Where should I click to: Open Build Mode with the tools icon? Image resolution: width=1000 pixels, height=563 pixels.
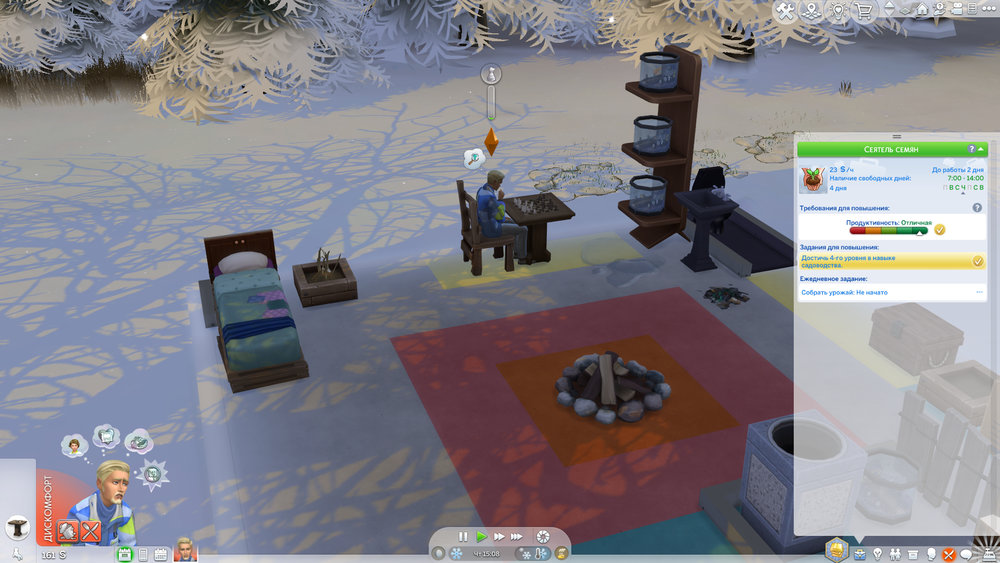(785, 11)
